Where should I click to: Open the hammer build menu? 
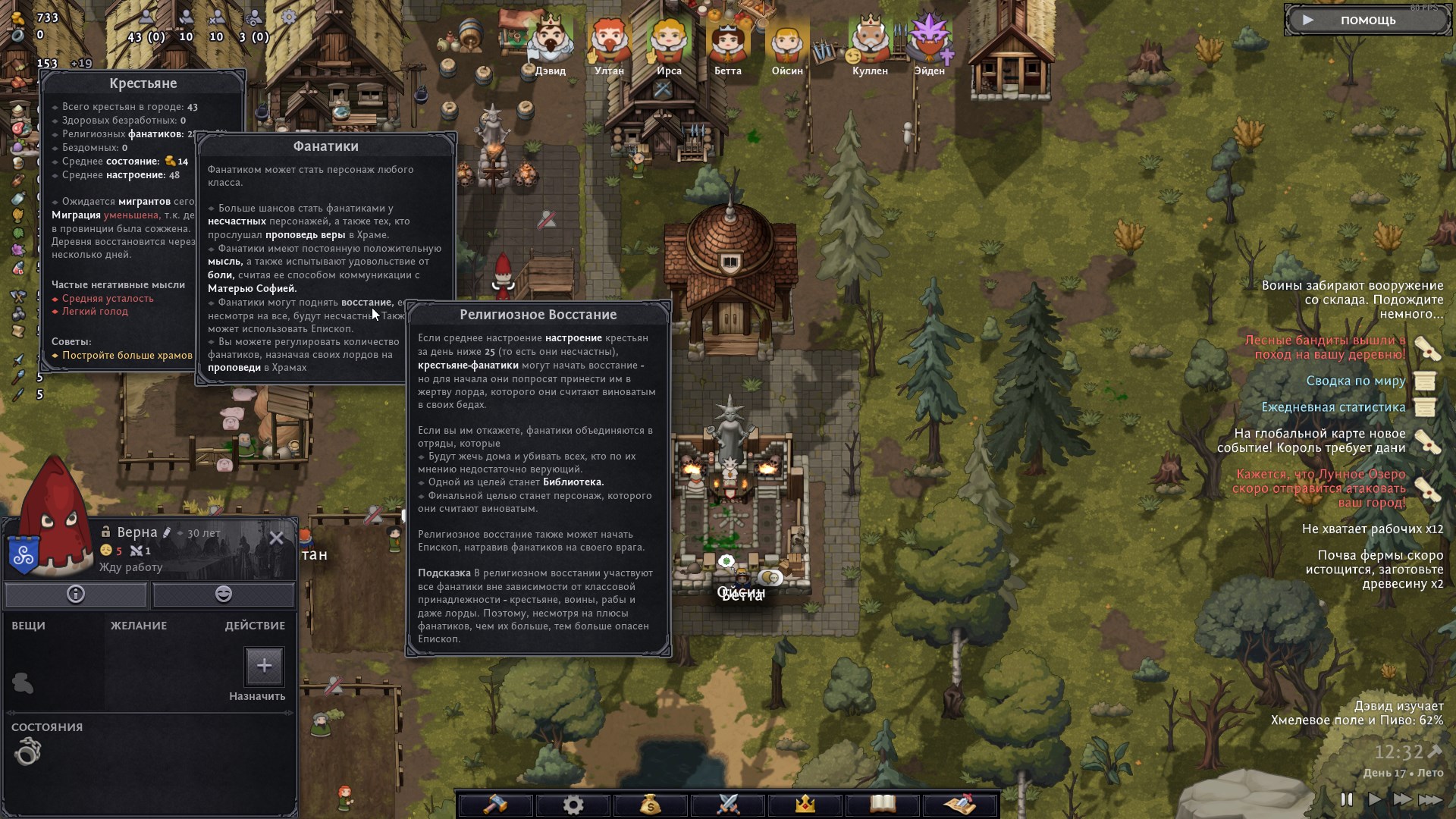click(x=495, y=804)
